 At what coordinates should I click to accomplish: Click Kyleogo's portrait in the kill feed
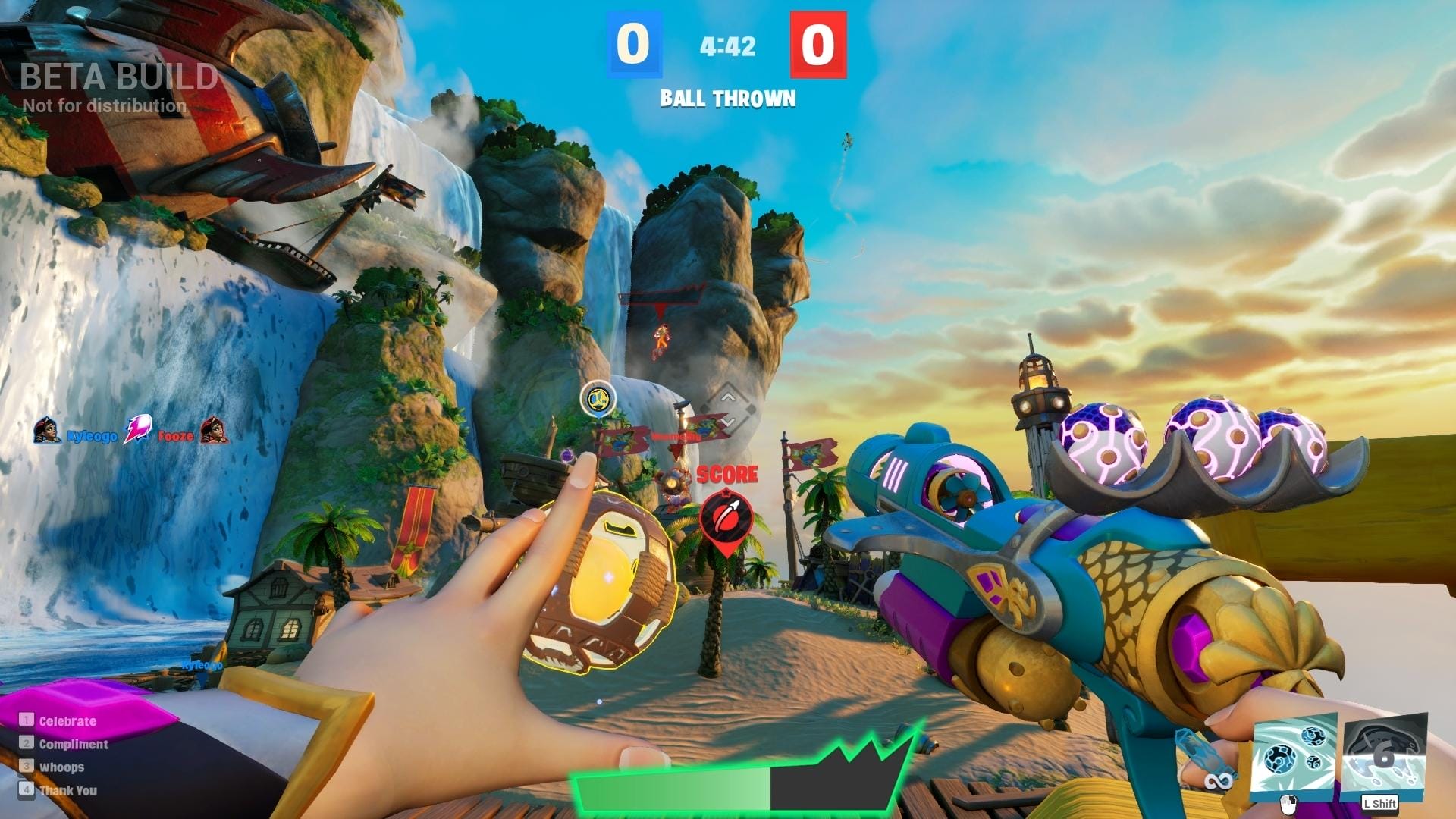coord(47,431)
